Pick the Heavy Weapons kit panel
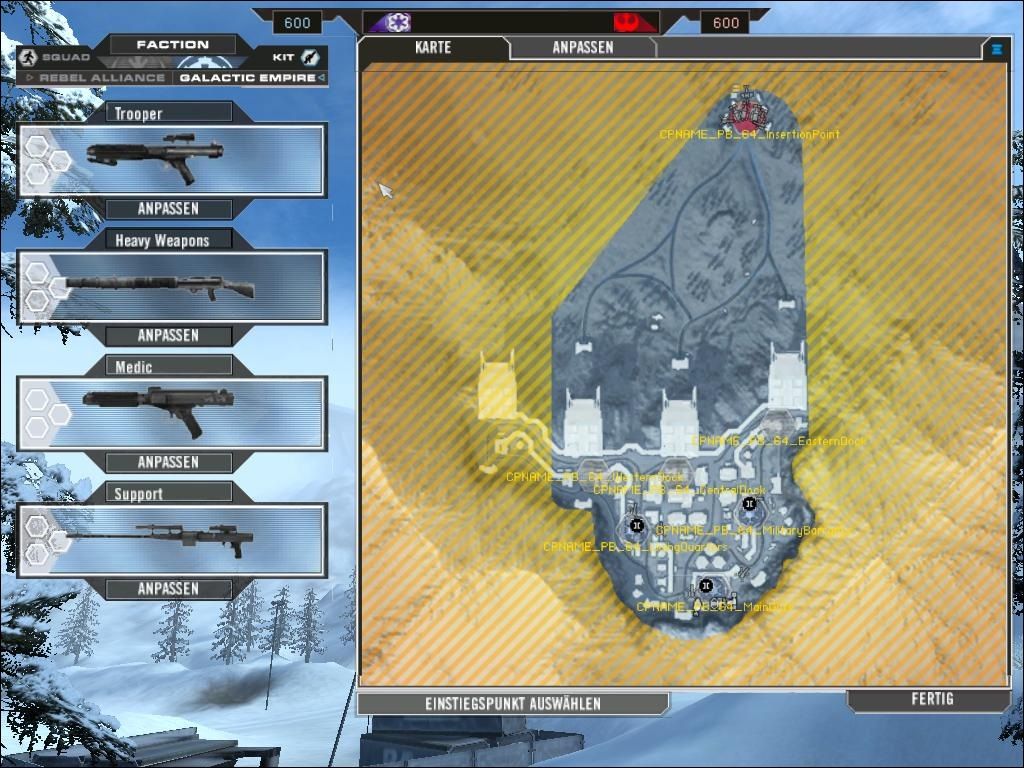Viewport: 1024px width, 768px height. click(172, 287)
